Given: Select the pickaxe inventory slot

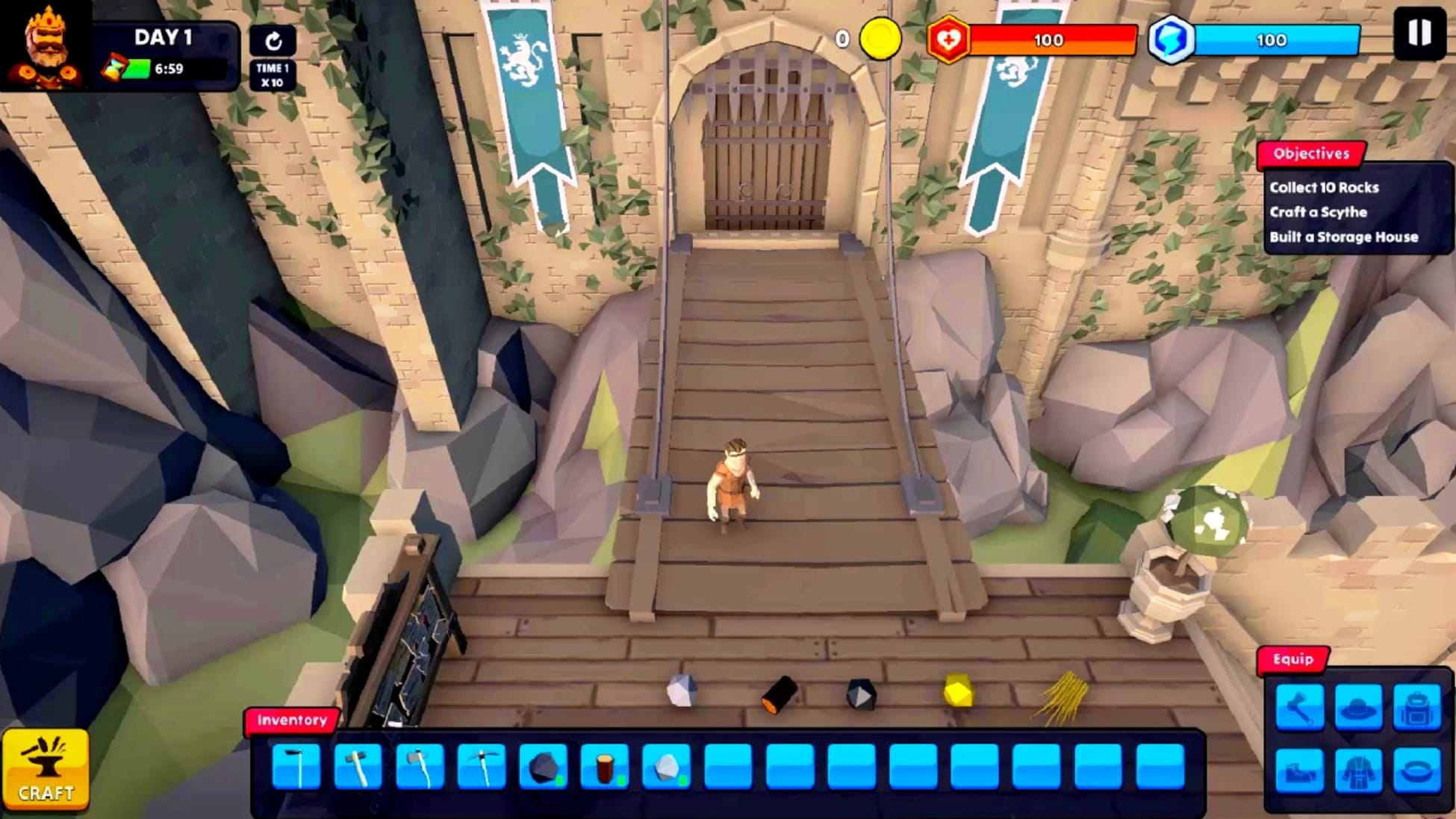Looking at the screenshot, I should (482, 767).
